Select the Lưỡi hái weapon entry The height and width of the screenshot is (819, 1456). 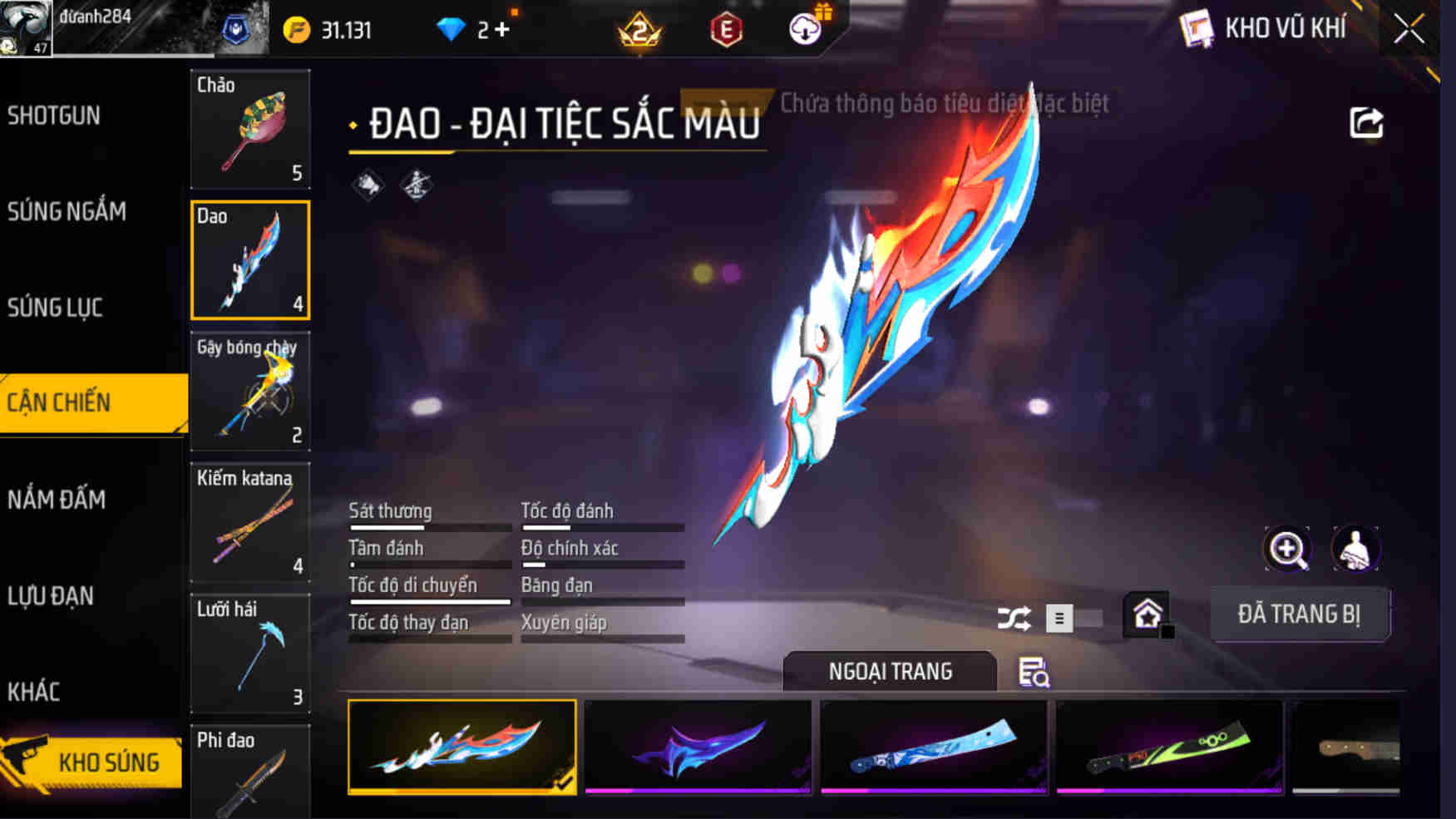[250, 654]
